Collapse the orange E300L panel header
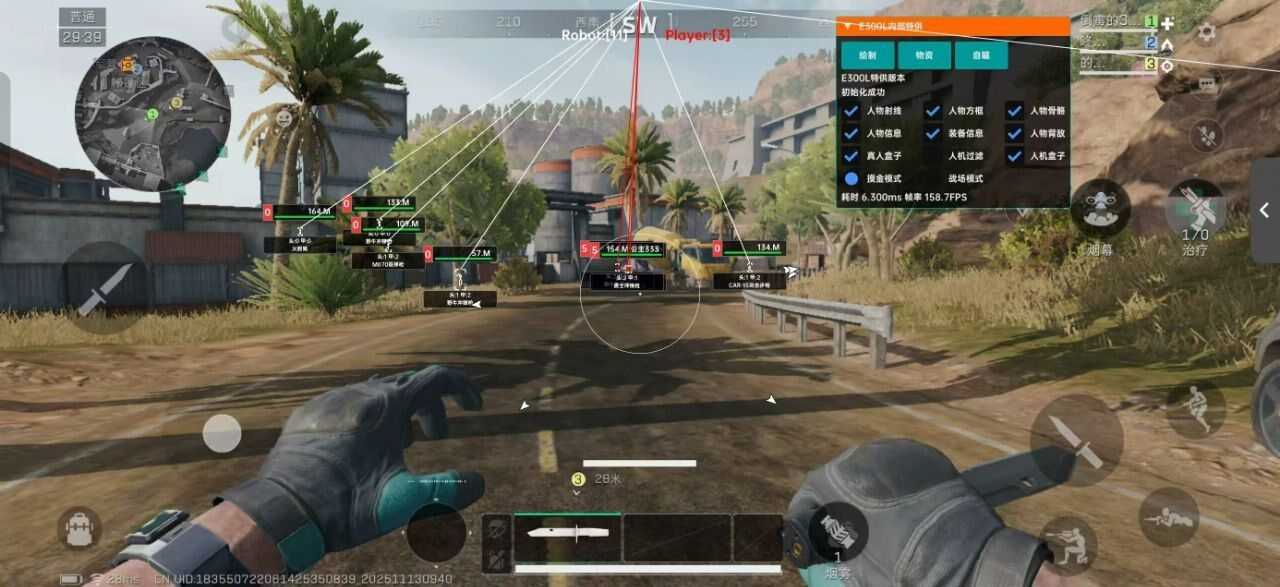This screenshot has height=587, width=1280. (x=848, y=27)
